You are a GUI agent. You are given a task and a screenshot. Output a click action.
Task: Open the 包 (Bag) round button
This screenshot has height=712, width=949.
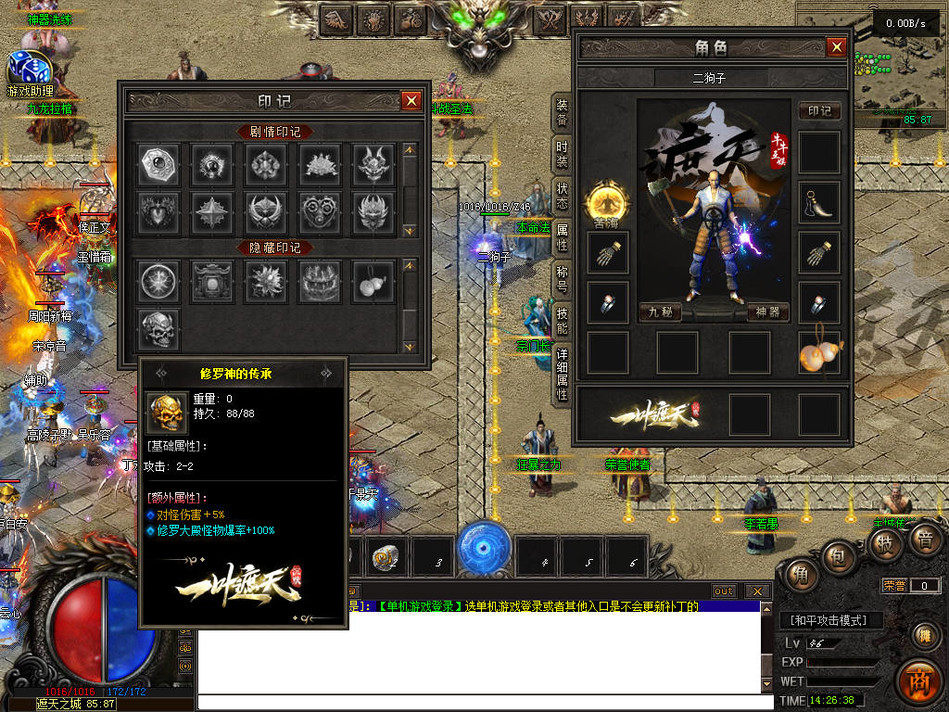841,556
